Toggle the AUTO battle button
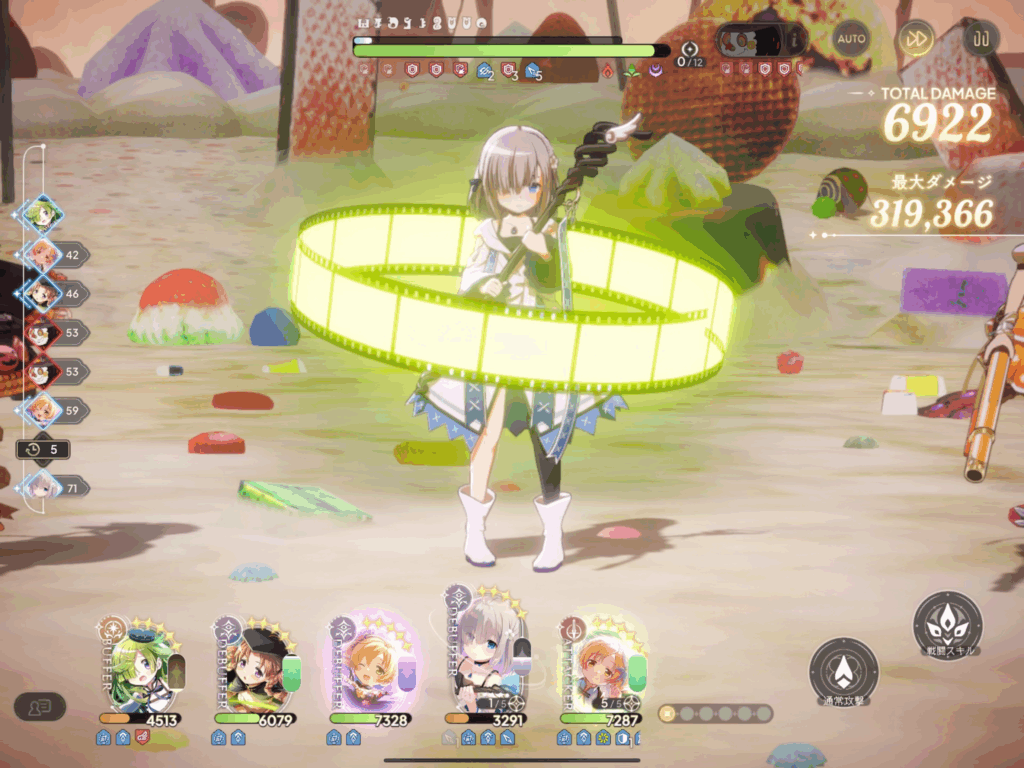Screen dimensions: 1024x768 (x=851, y=39)
